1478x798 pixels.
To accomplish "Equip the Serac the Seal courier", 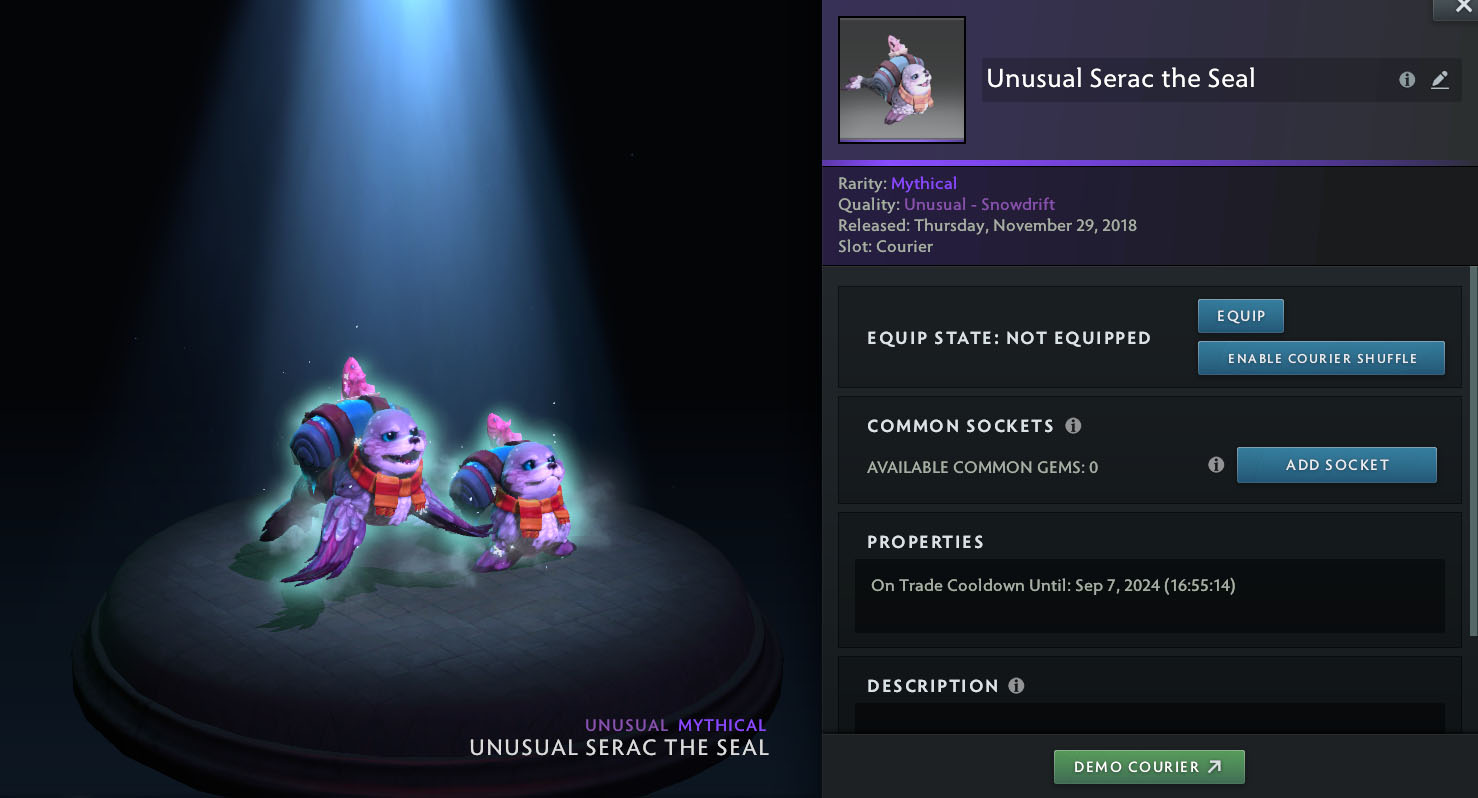I will 1240,316.
